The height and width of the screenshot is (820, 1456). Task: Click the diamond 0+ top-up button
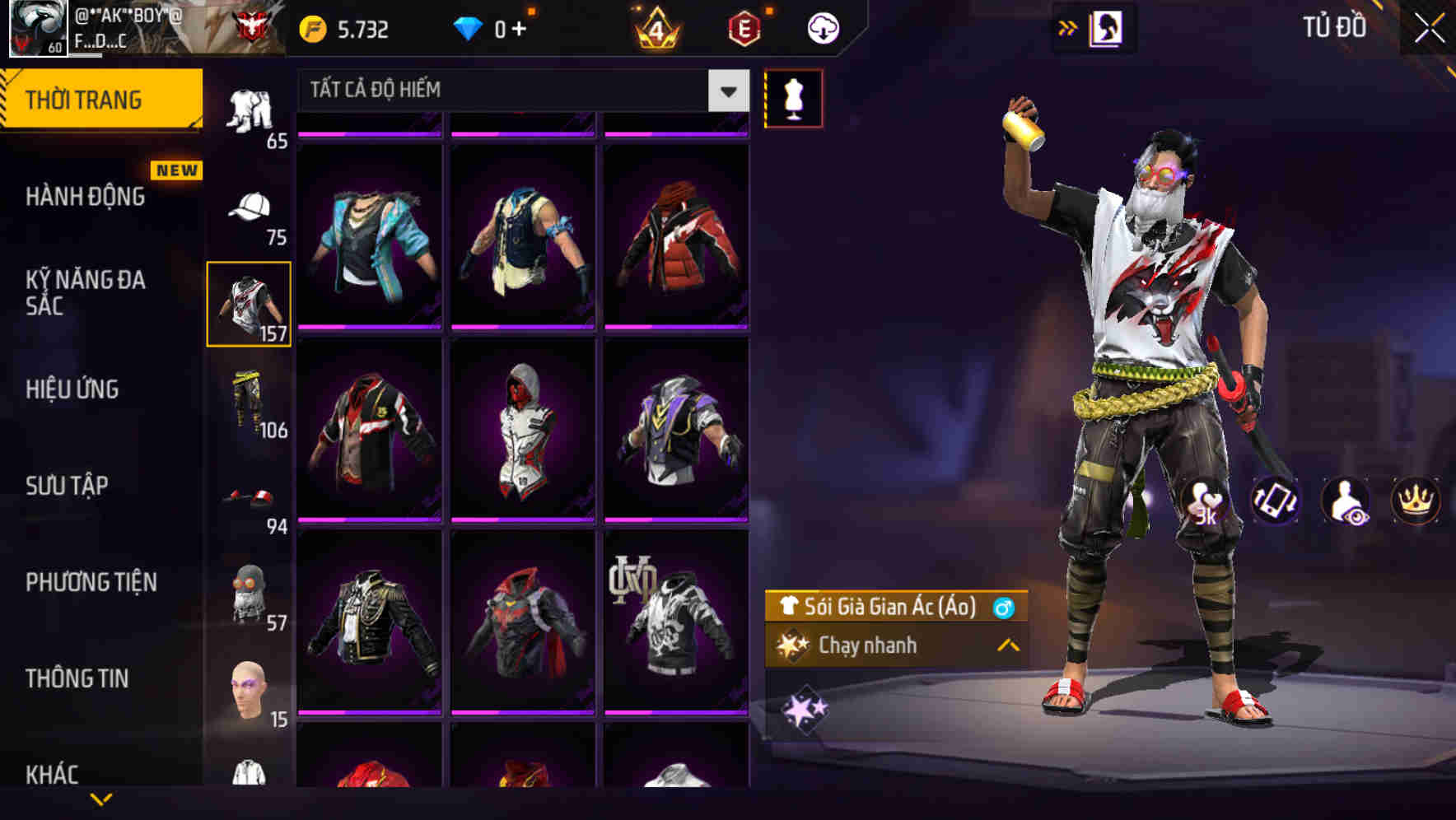click(x=494, y=27)
